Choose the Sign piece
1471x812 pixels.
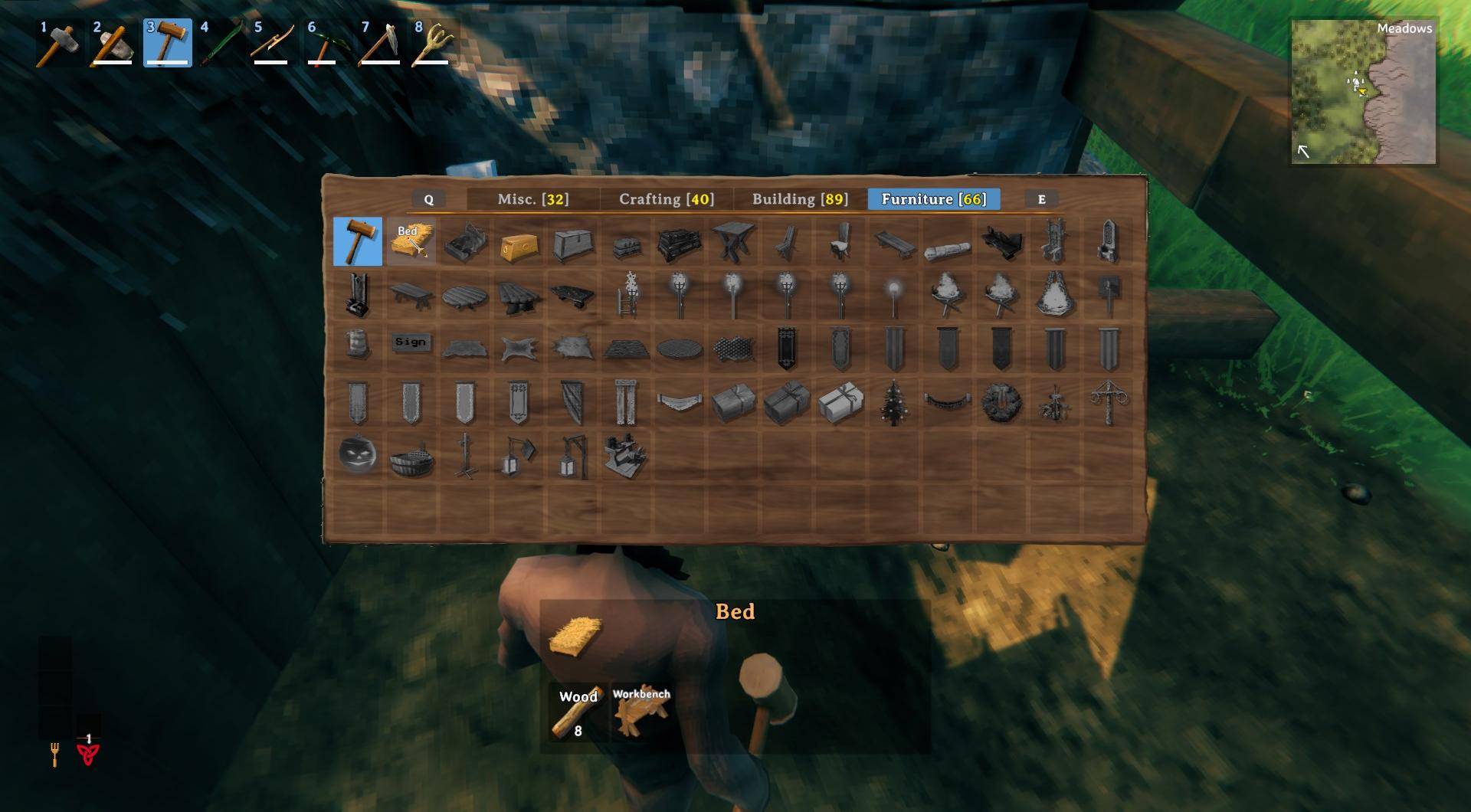[411, 342]
